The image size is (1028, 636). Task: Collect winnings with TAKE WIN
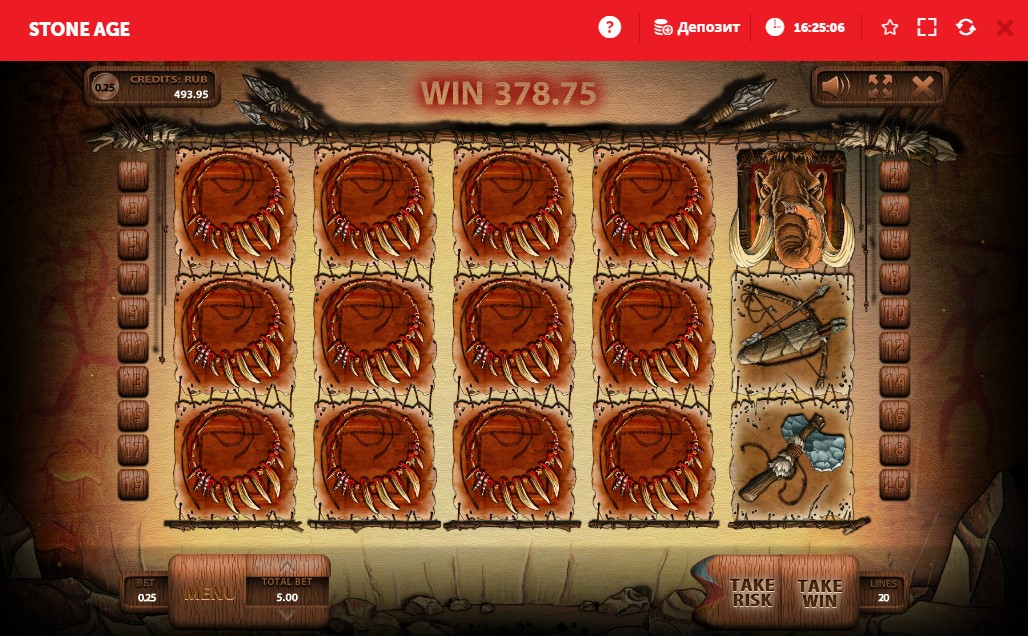tap(820, 592)
